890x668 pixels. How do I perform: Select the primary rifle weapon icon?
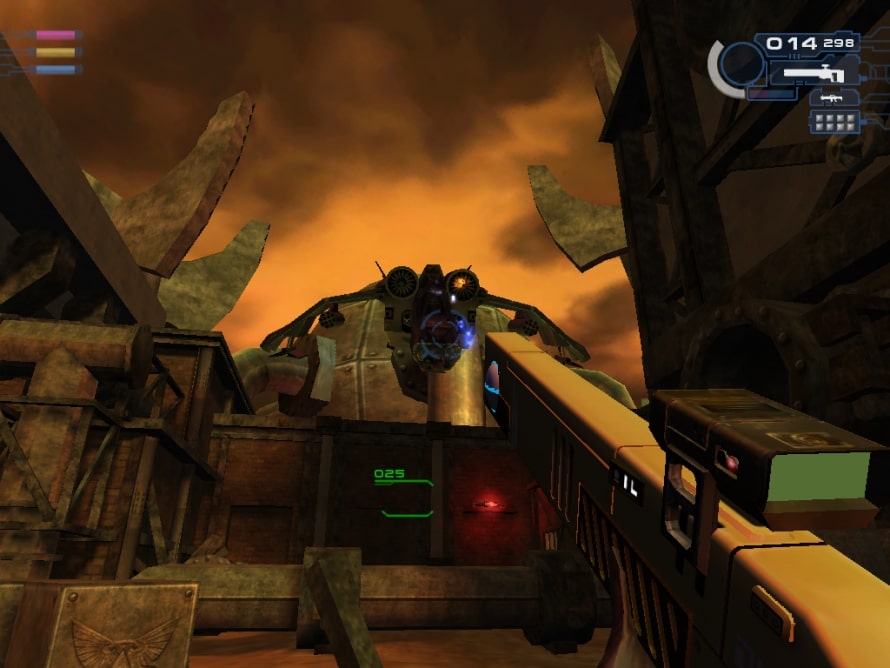click(x=814, y=73)
